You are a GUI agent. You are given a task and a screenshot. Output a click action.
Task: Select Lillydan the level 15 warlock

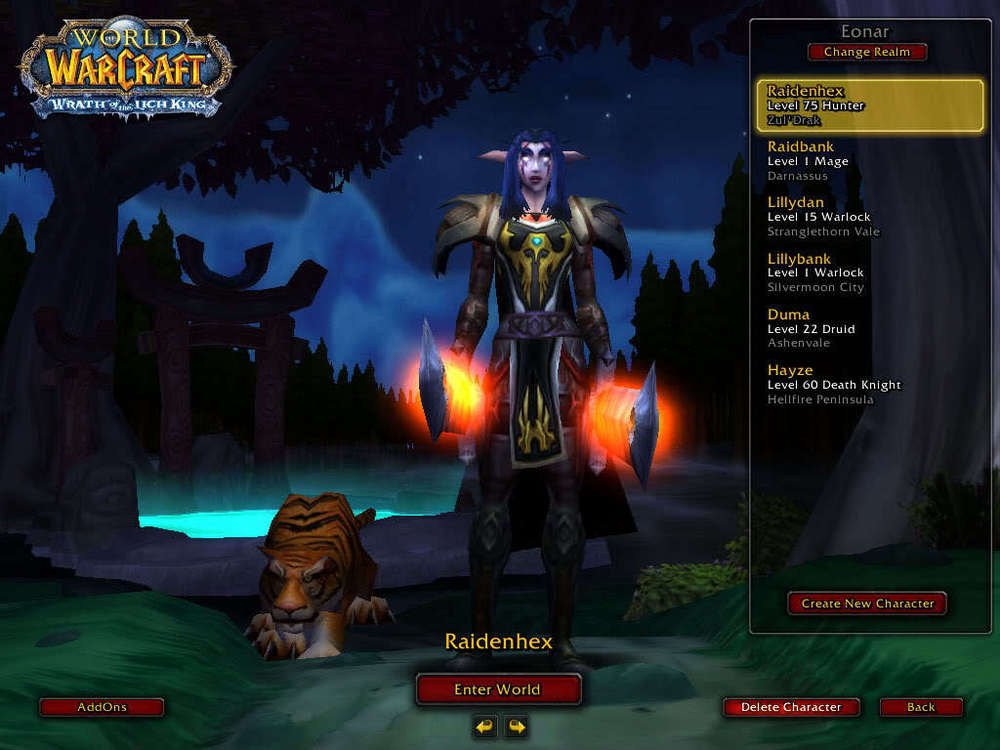pos(869,217)
